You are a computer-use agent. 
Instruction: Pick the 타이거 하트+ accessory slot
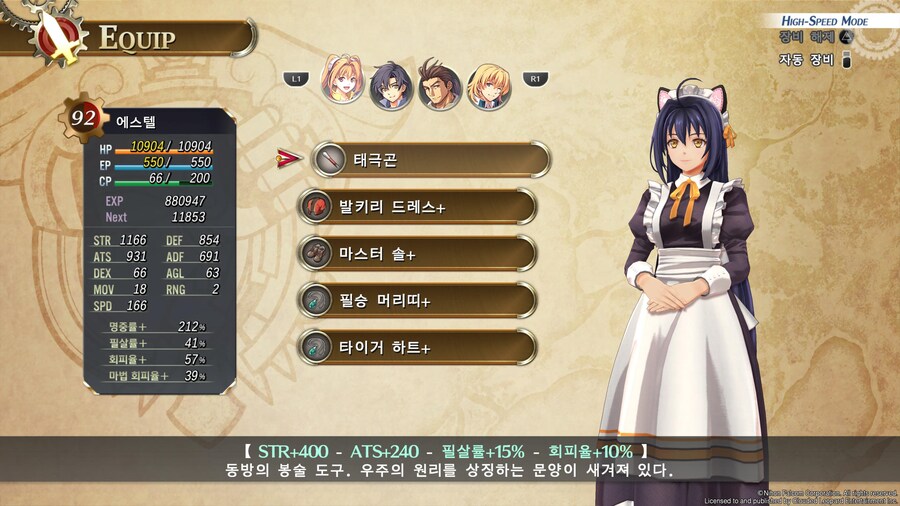click(418, 347)
